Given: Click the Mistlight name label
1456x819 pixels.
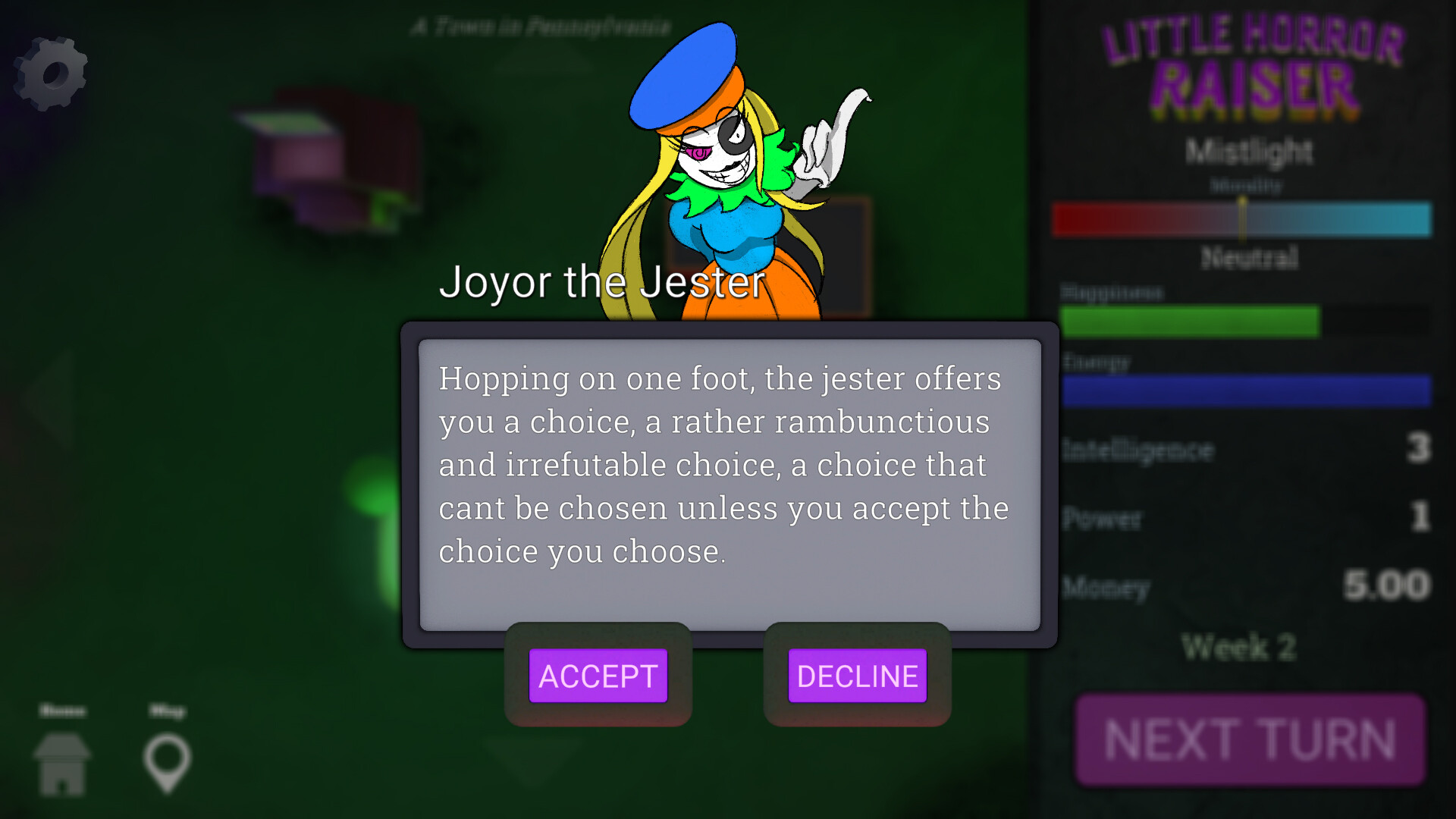Looking at the screenshot, I should point(1248,152).
